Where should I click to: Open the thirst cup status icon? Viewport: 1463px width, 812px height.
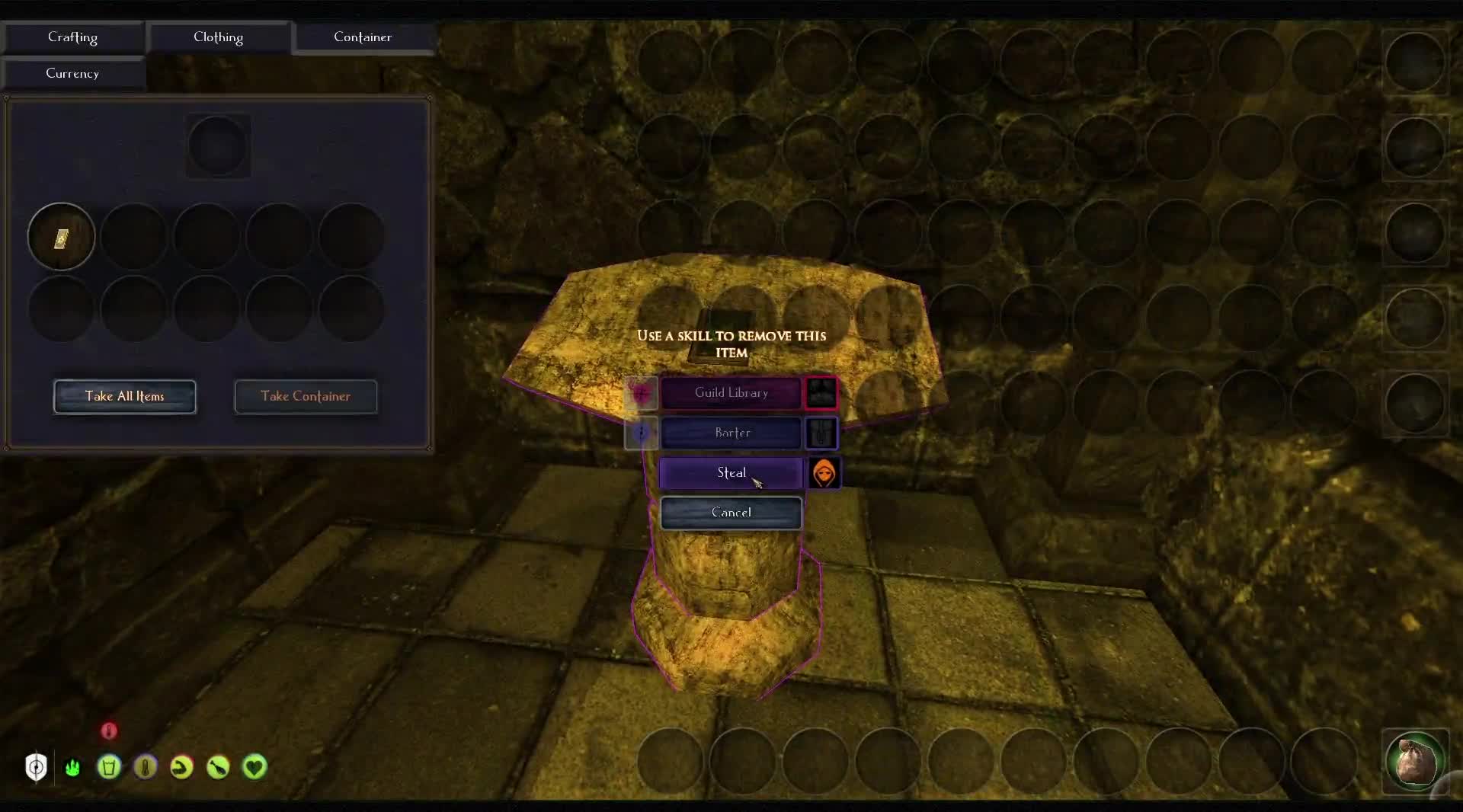click(x=108, y=768)
